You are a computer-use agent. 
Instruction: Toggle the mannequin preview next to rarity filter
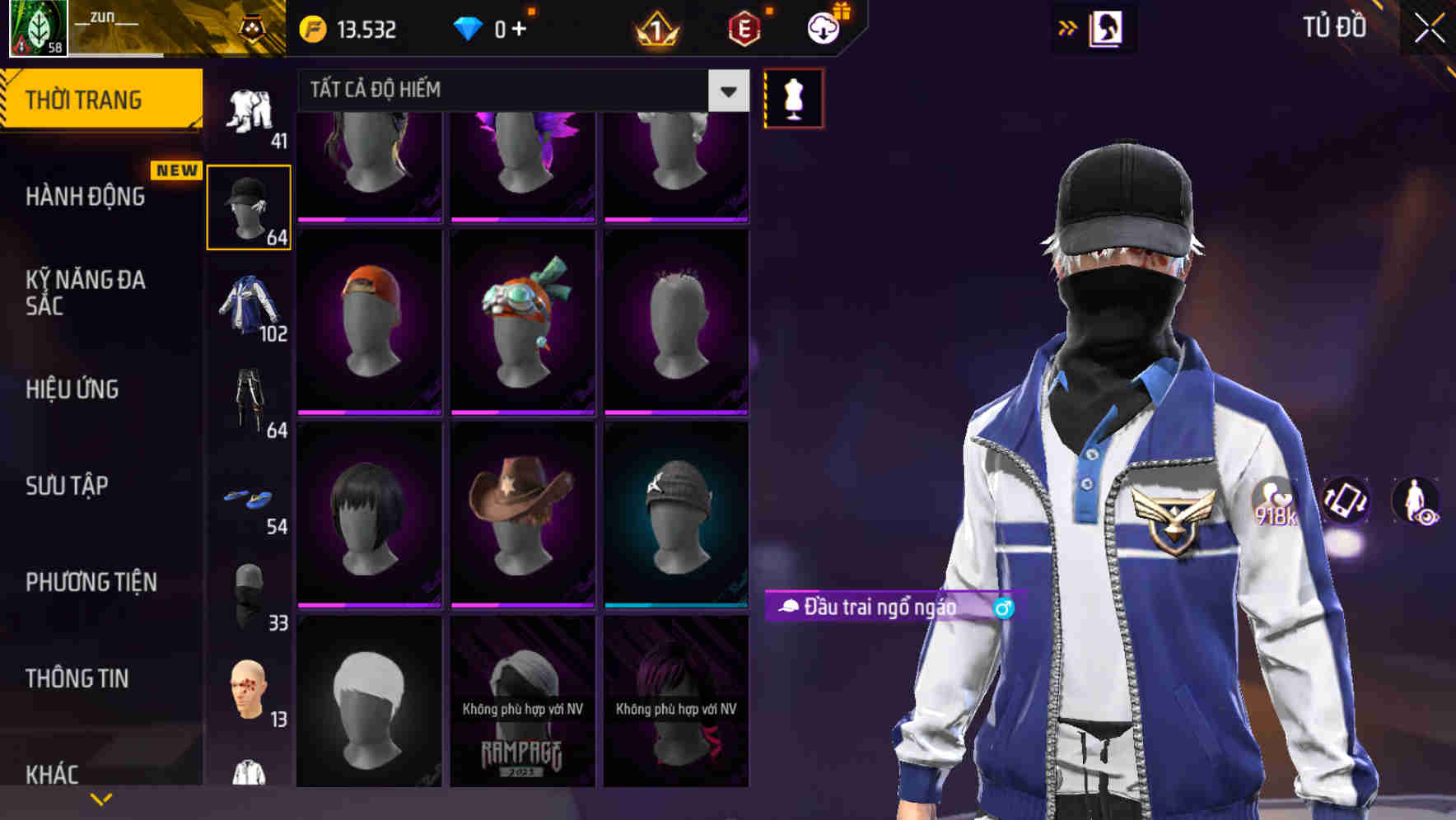tap(793, 97)
